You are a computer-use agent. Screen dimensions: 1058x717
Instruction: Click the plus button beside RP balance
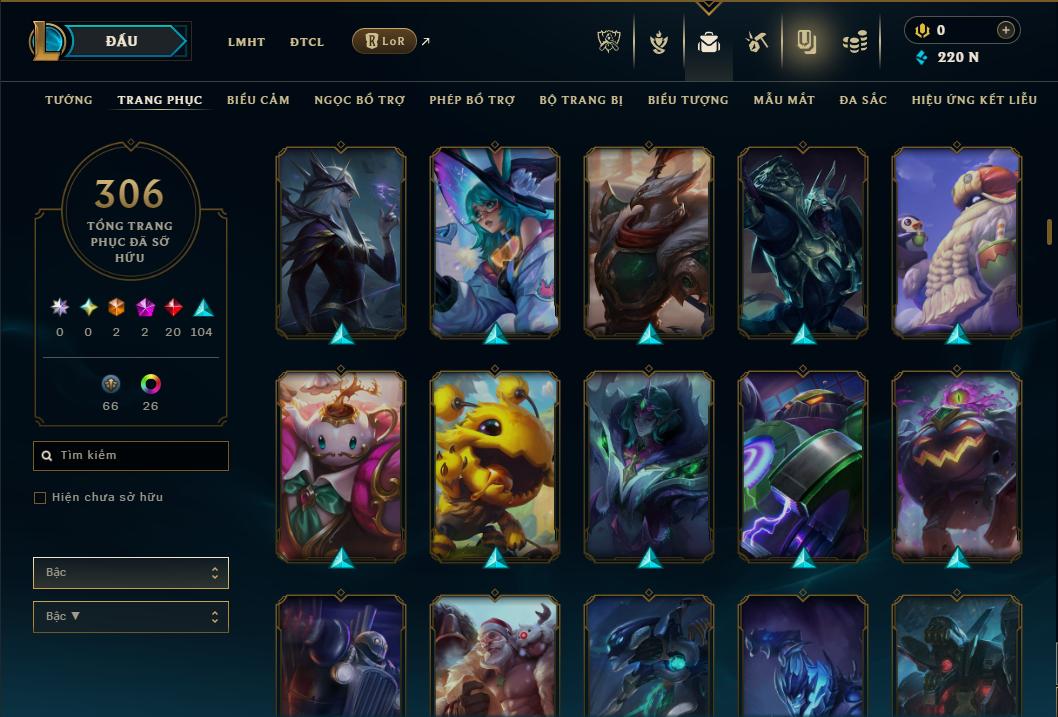point(1005,30)
